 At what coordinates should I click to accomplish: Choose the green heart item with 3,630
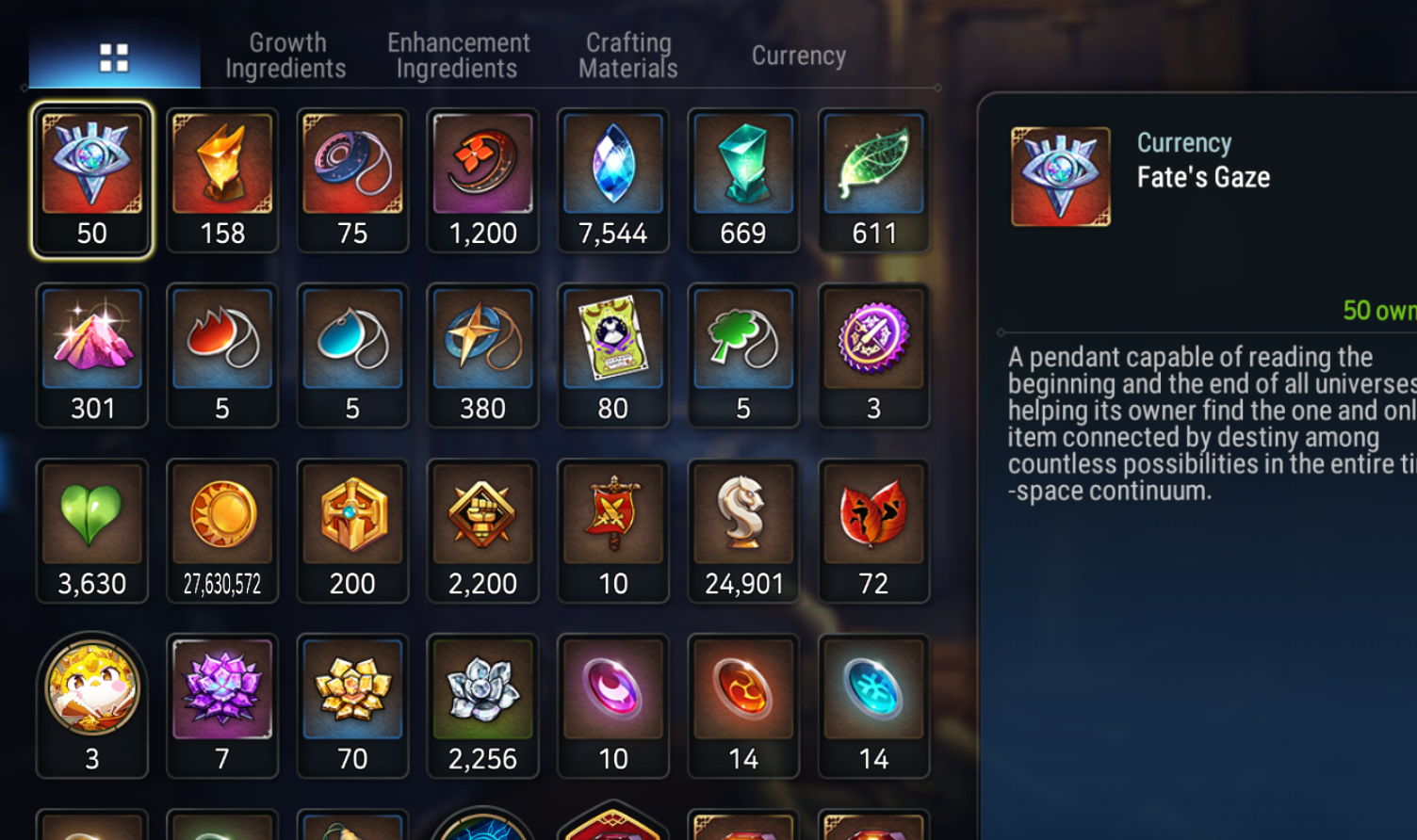[x=91, y=529]
